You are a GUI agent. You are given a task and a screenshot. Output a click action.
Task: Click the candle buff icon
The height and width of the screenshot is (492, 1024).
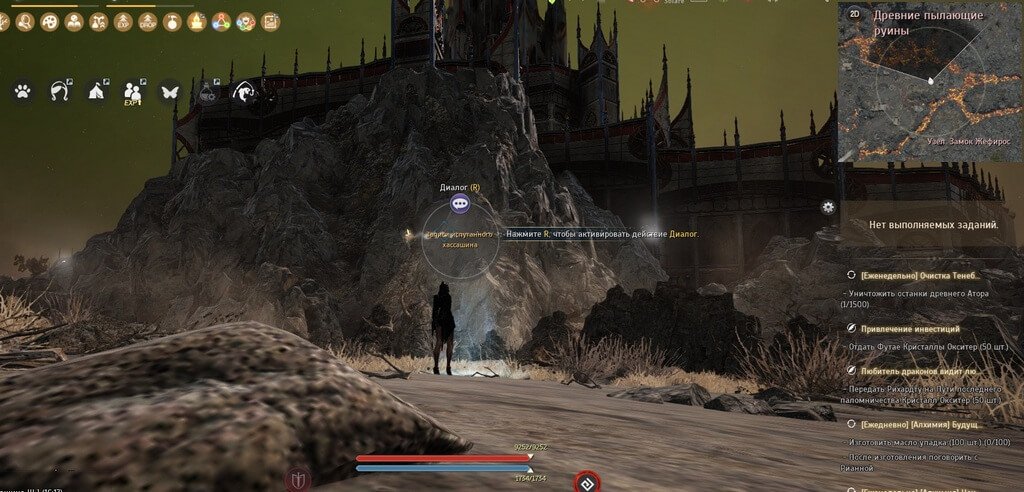pyautogui.click(x=196, y=21)
